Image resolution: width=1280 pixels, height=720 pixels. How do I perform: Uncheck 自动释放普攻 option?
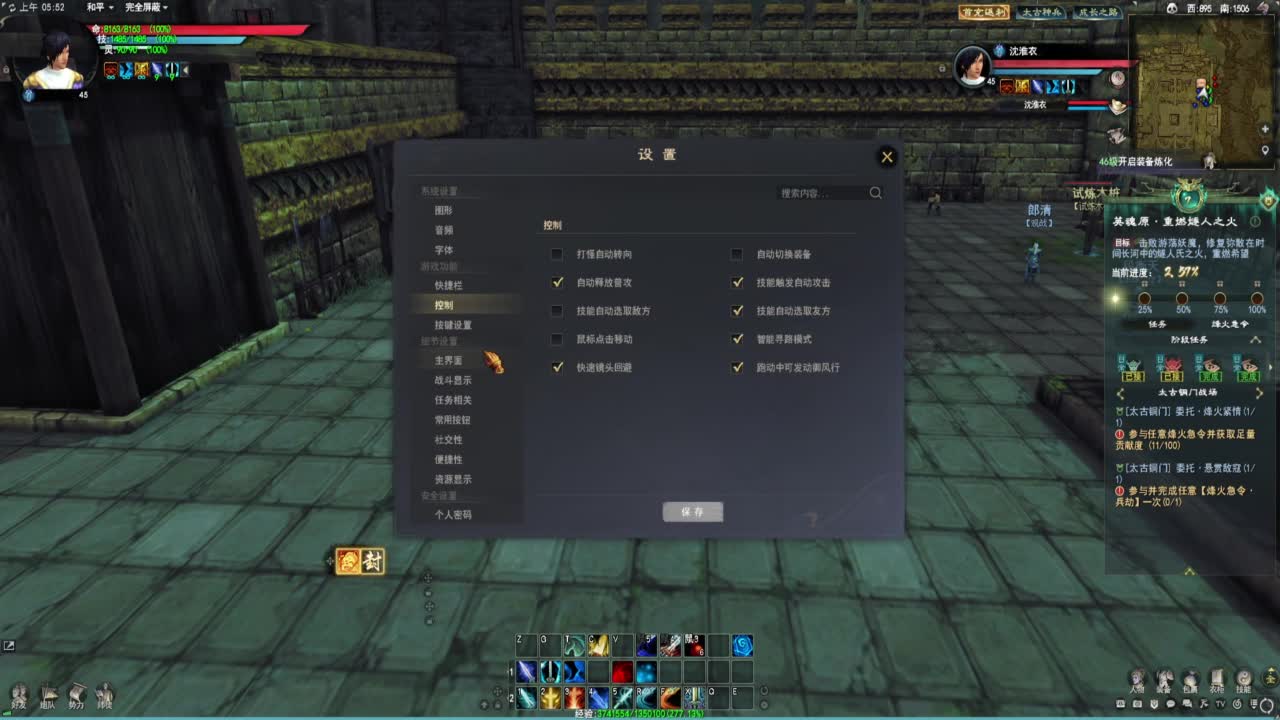pos(557,282)
